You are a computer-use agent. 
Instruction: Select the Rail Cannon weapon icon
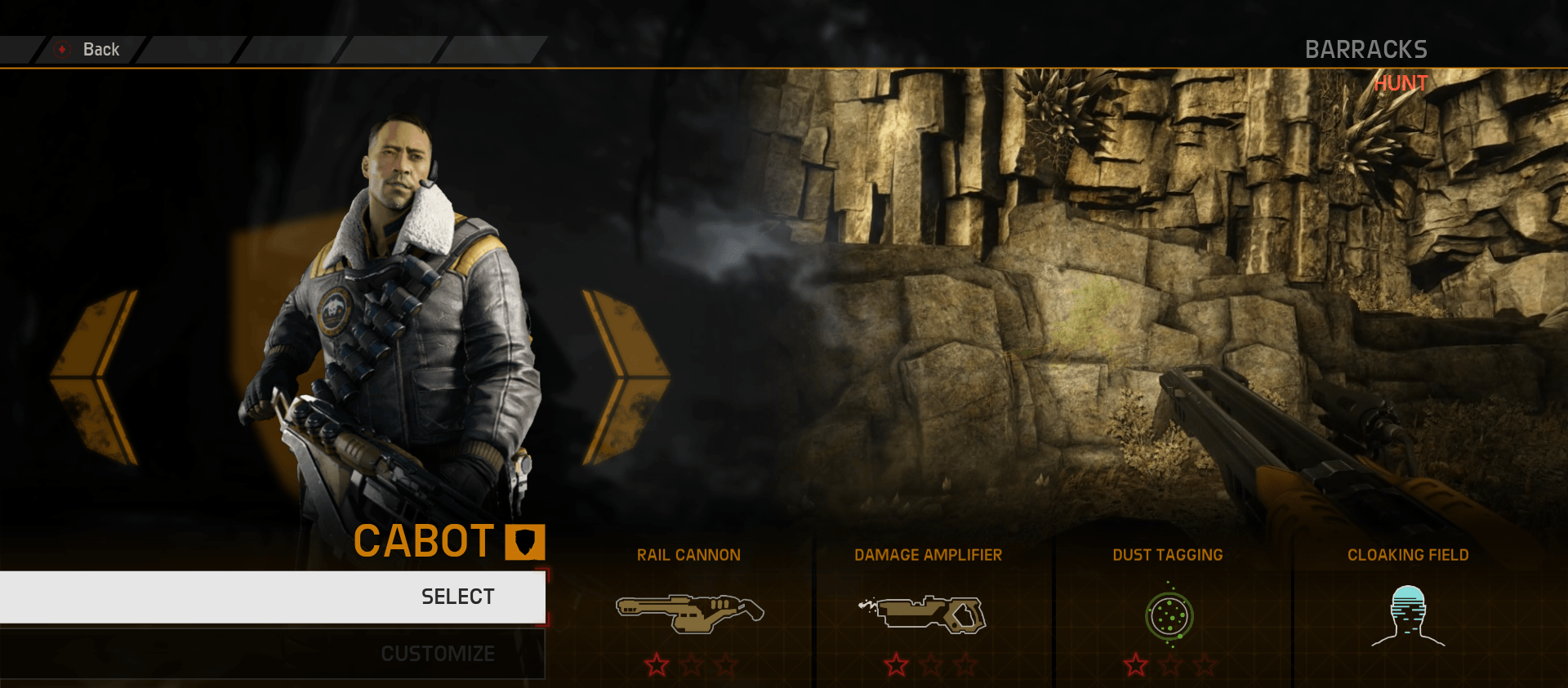point(688,615)
